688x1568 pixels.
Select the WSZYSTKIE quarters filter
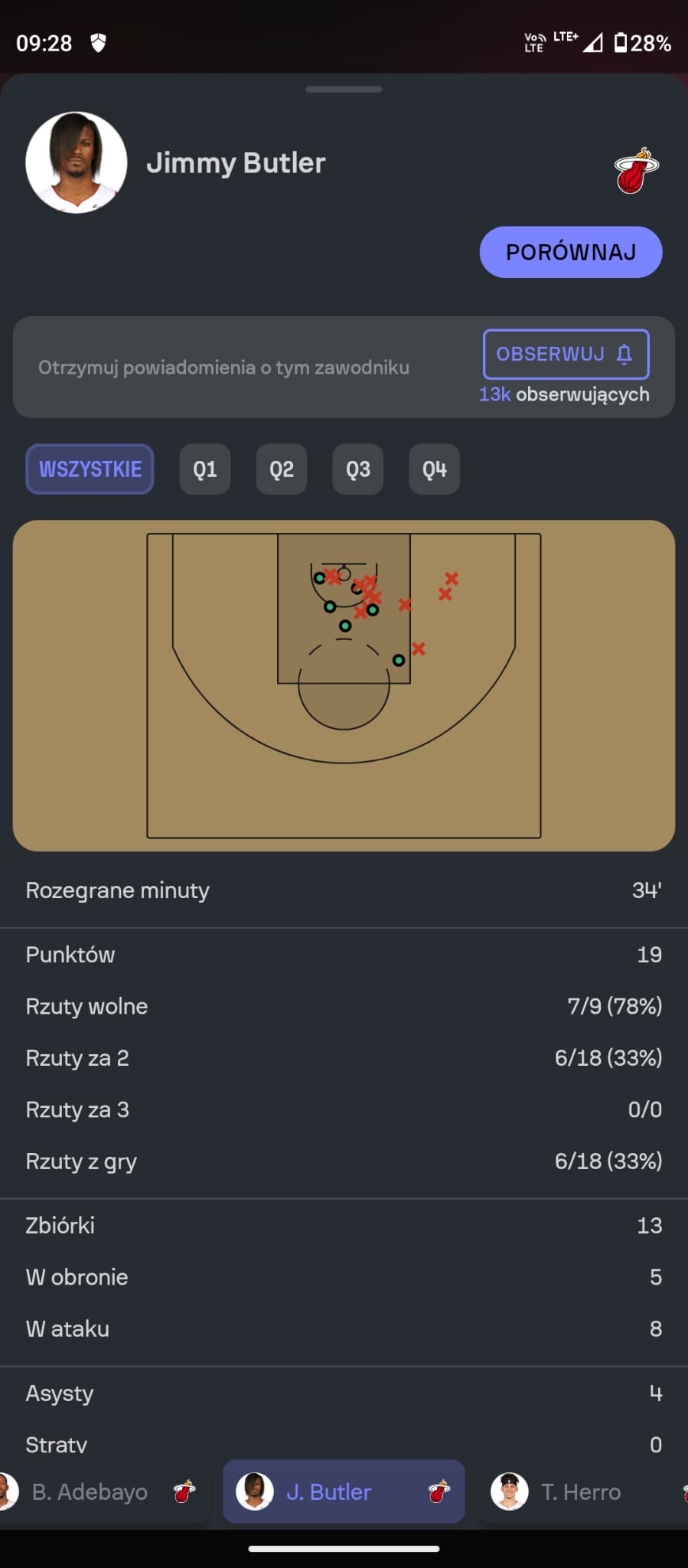90,469
